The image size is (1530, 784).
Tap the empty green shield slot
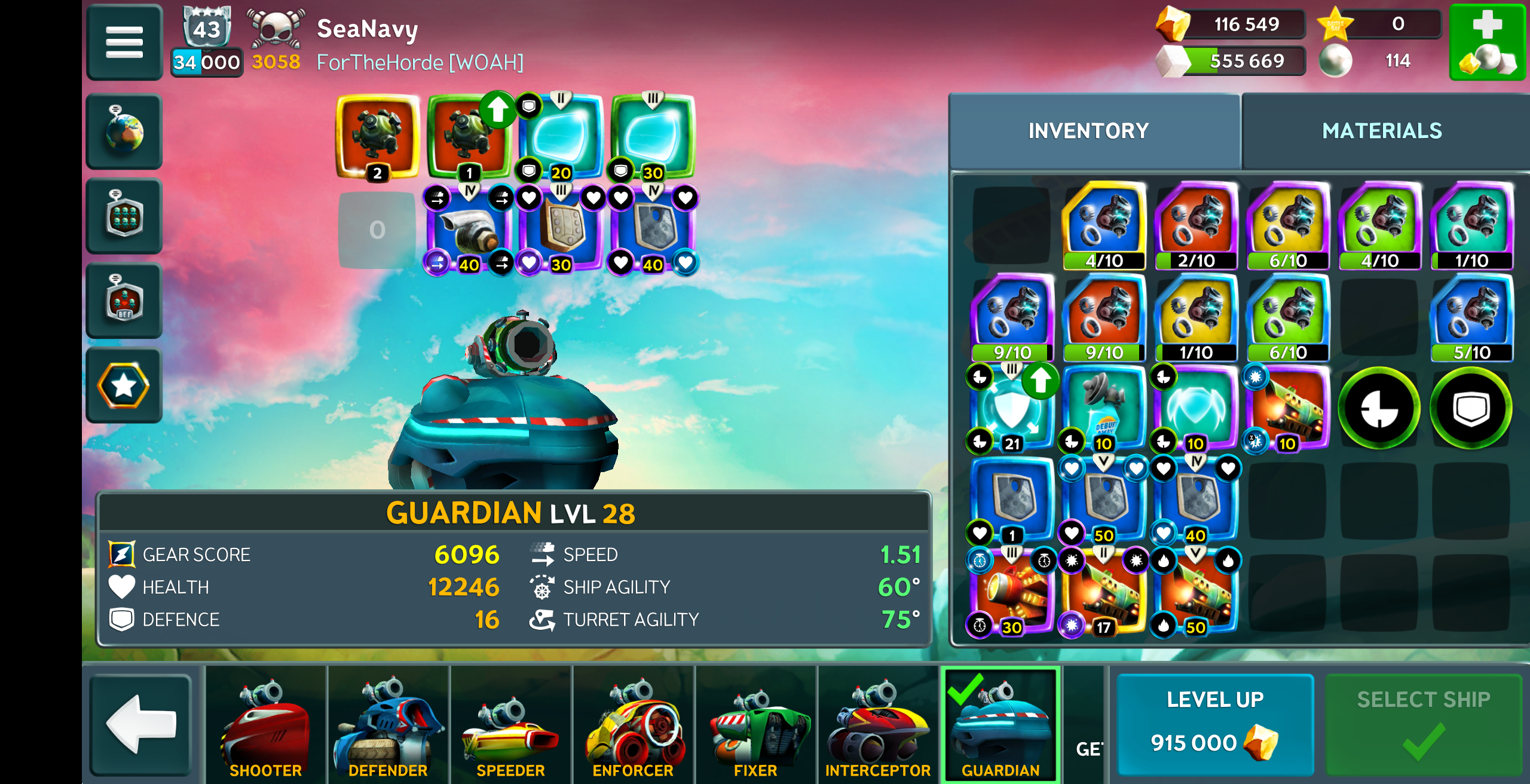1471,408
